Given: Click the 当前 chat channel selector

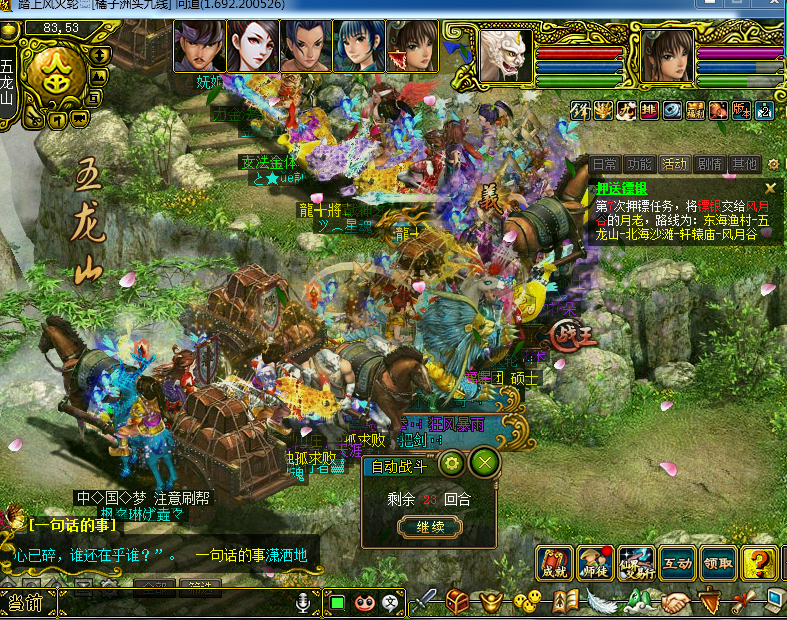Looking at the screenshot, I should pyautogui.click(x=25, y=603).
